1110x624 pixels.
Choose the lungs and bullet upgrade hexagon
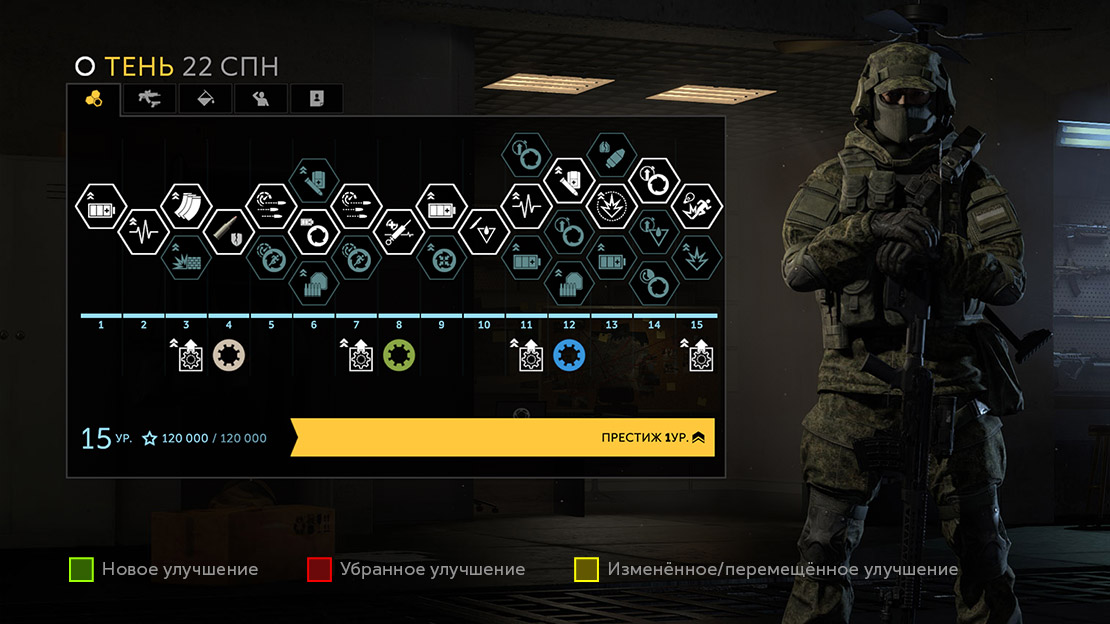point(611,155)
